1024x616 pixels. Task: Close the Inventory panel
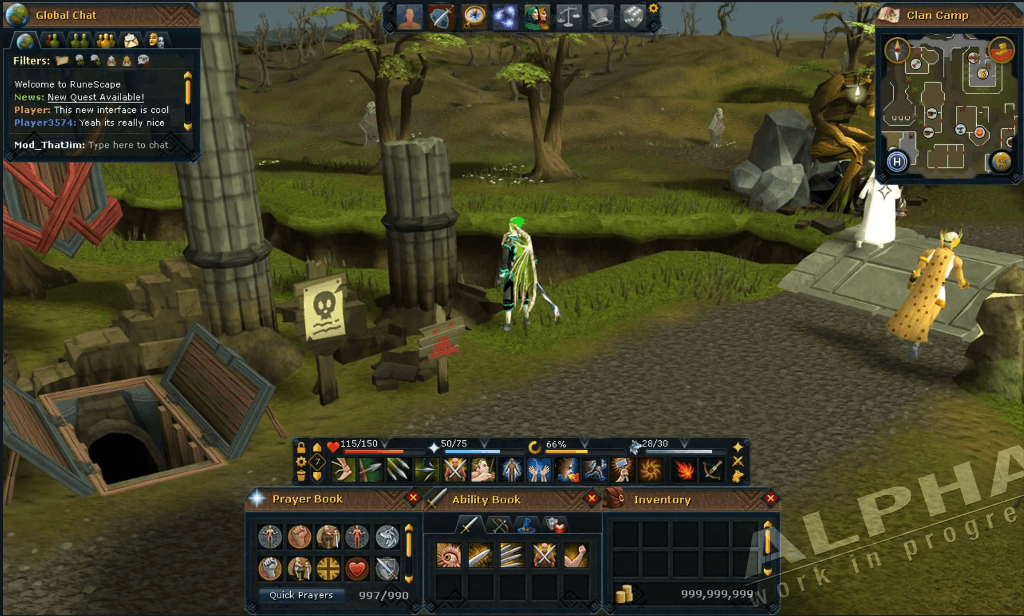[771, 497]
